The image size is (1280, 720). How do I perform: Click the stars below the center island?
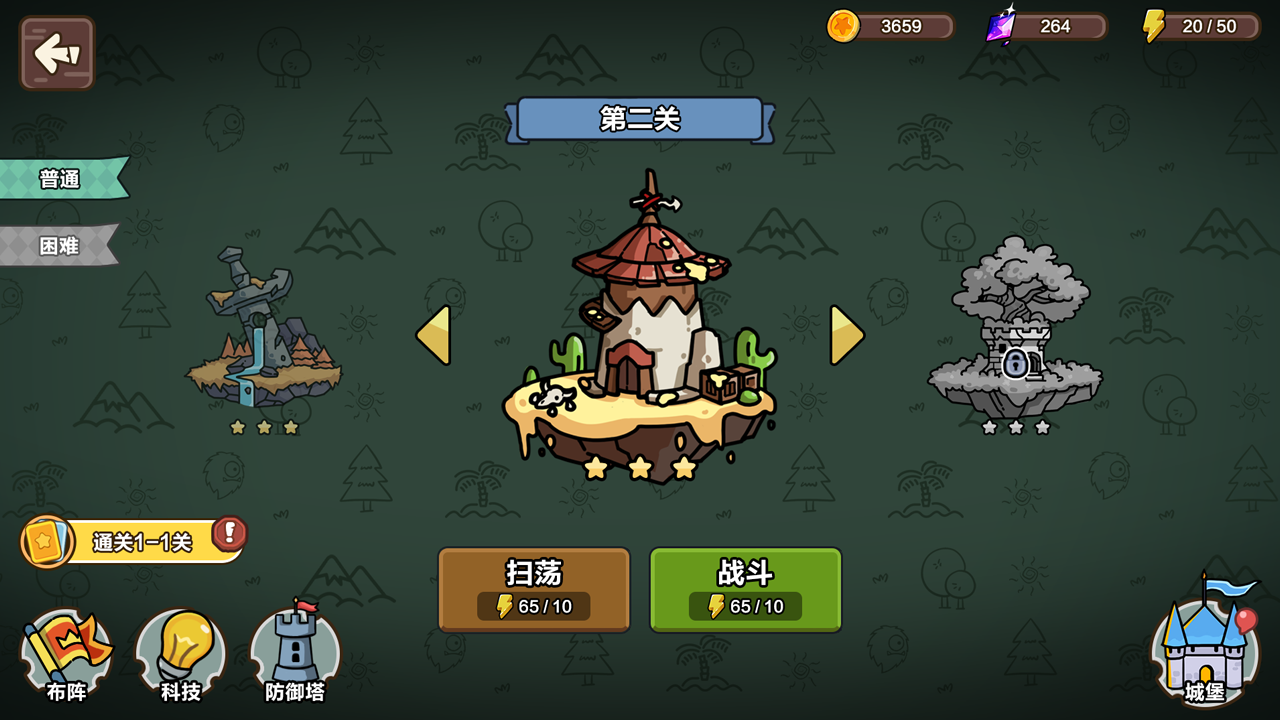pyautogui.click(x=640, y=467)
